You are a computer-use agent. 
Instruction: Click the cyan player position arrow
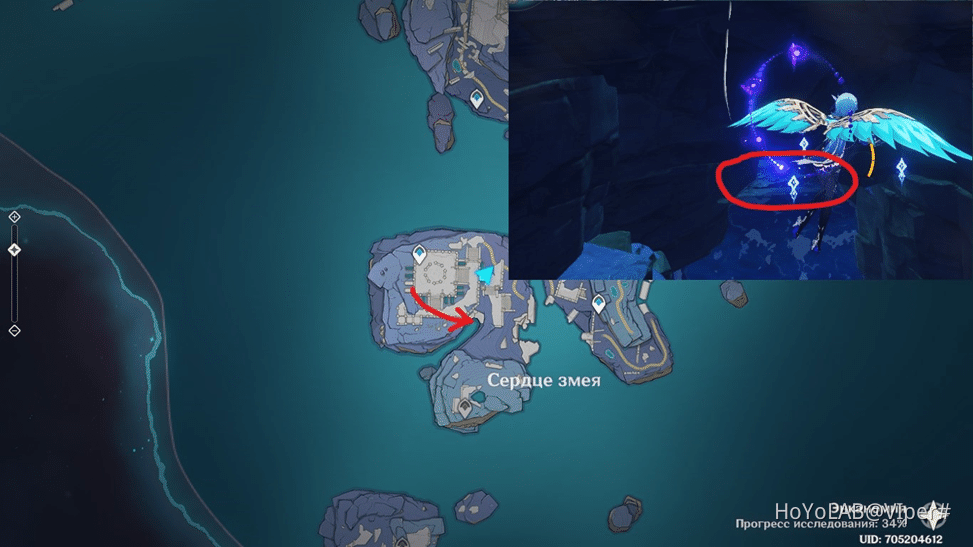486,274
